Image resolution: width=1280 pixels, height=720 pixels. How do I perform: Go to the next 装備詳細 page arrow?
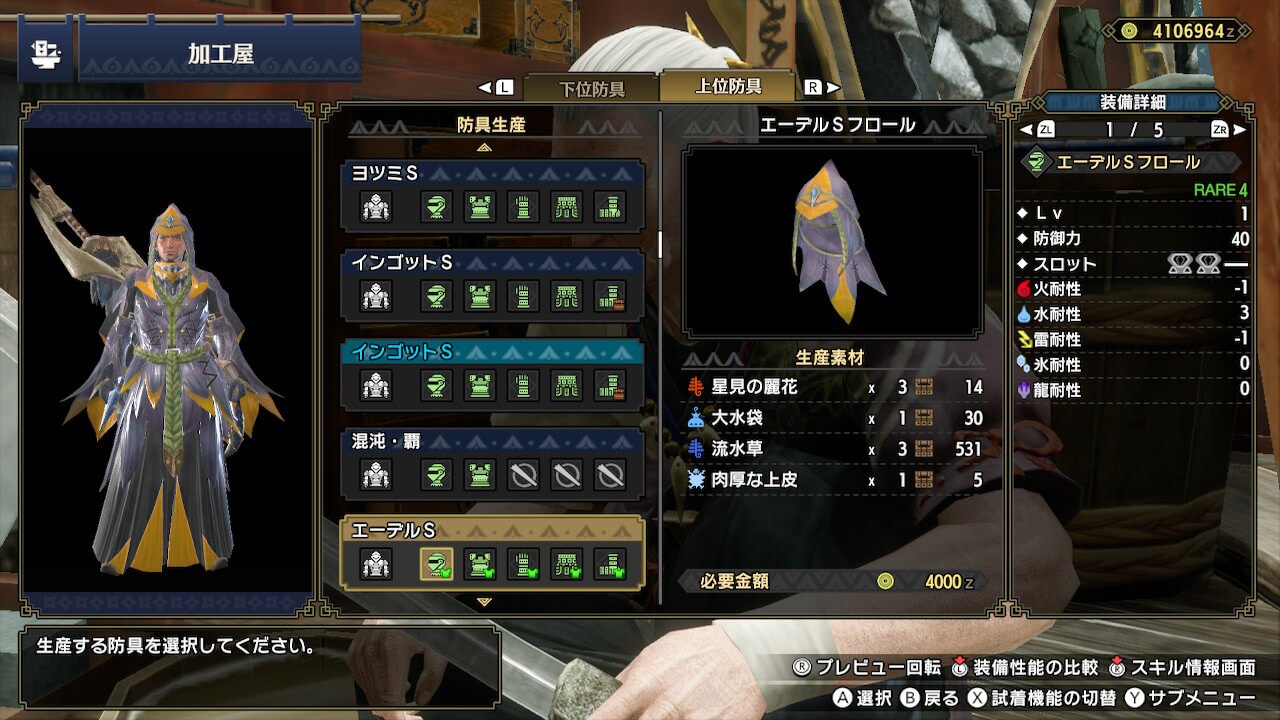coord(1241,130)
